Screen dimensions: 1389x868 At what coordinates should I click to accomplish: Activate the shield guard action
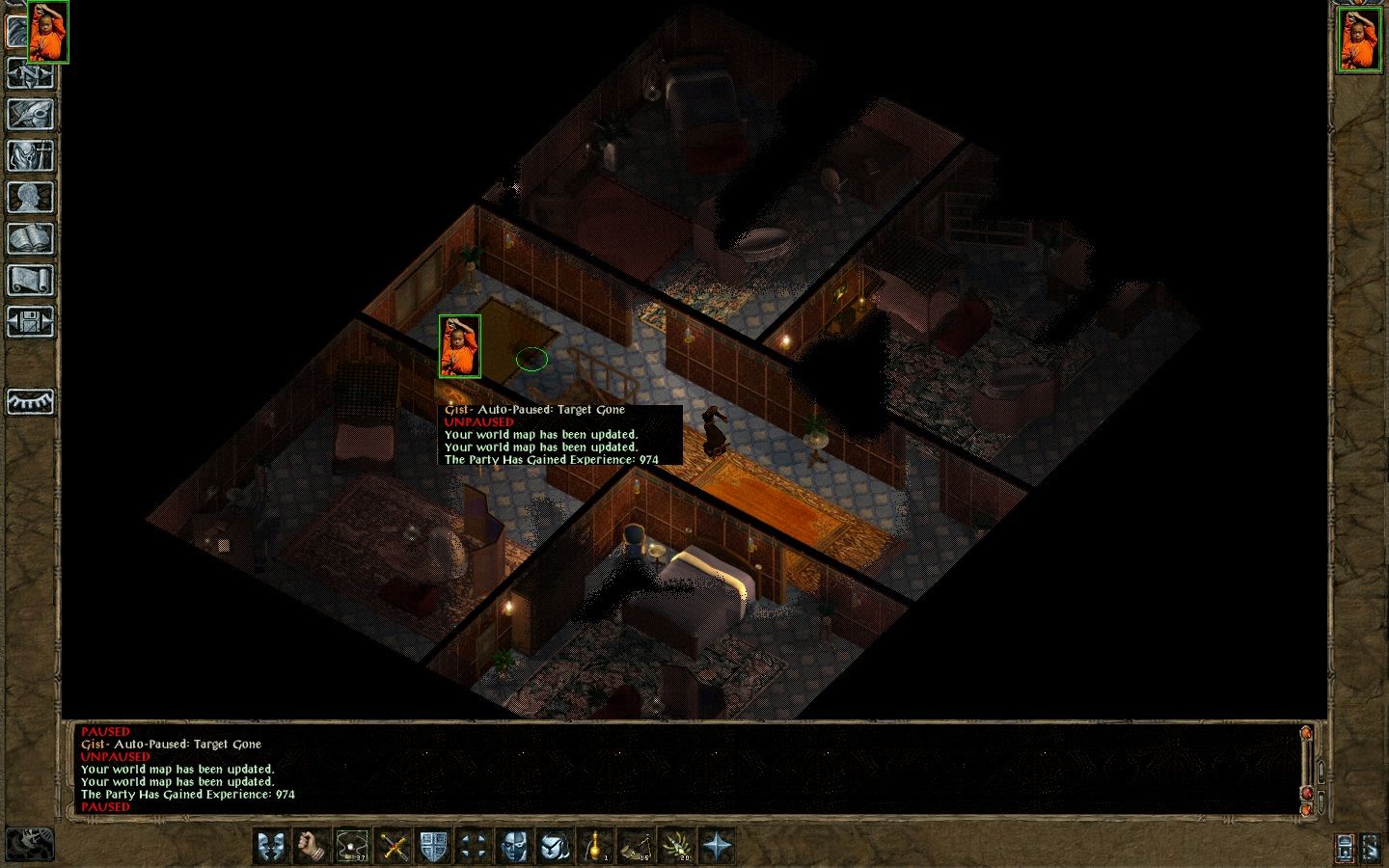point(433,847)
